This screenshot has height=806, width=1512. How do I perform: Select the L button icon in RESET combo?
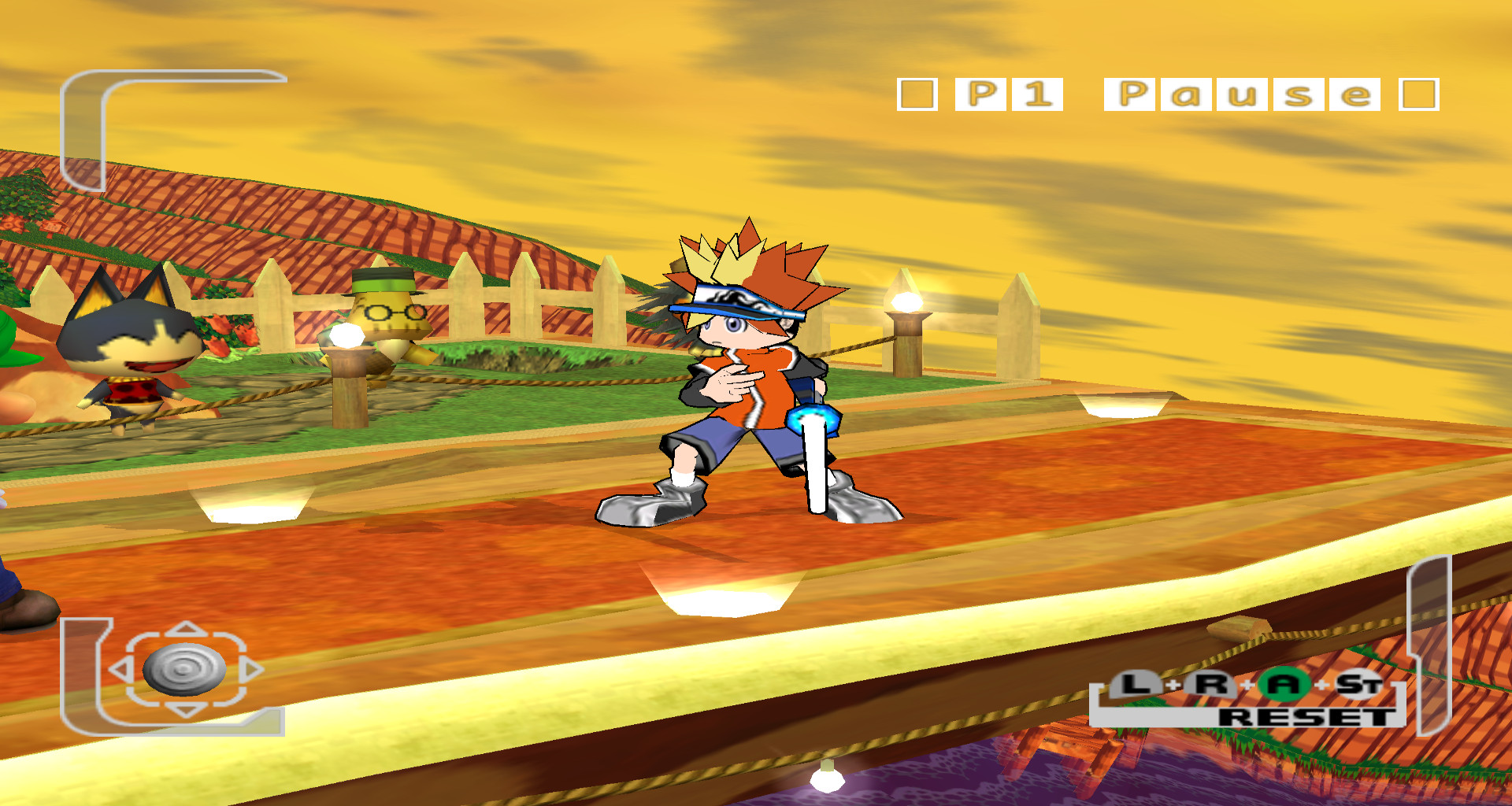pos(1135,684)
